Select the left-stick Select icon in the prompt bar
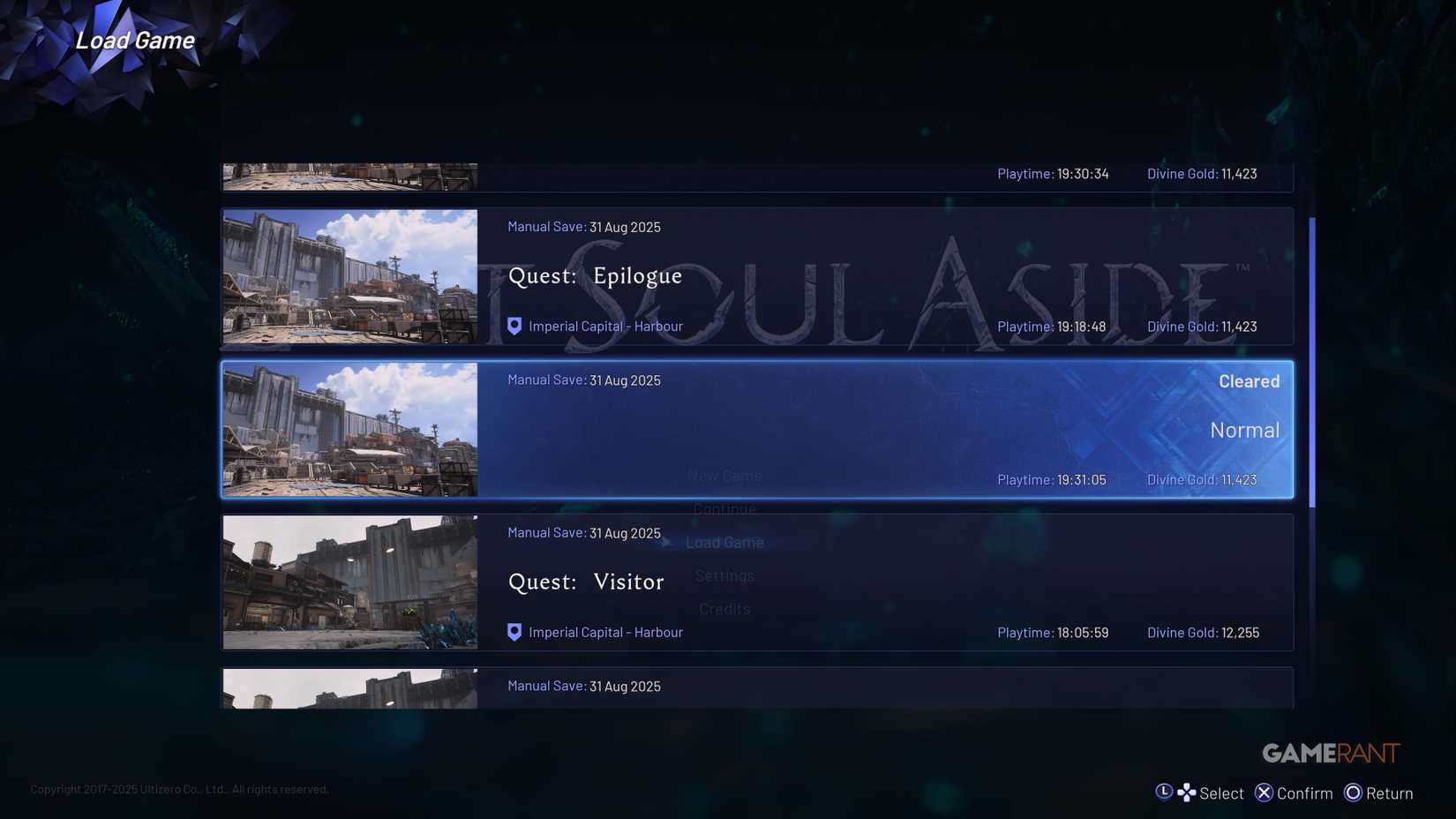The height and width of the screenshot is (819, 1456). coord(1165,792)
